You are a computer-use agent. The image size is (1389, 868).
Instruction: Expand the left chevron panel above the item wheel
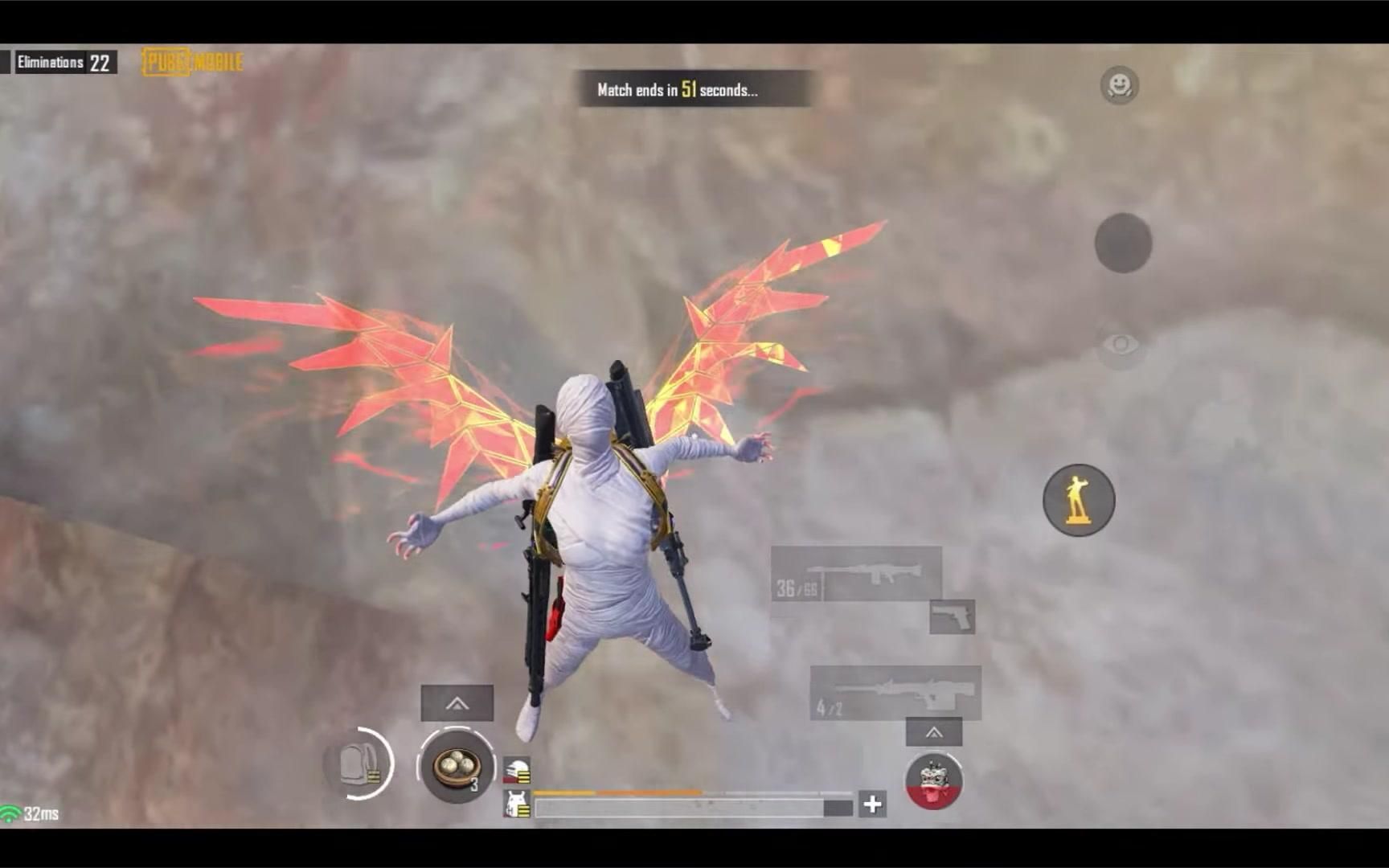point(458,702)
